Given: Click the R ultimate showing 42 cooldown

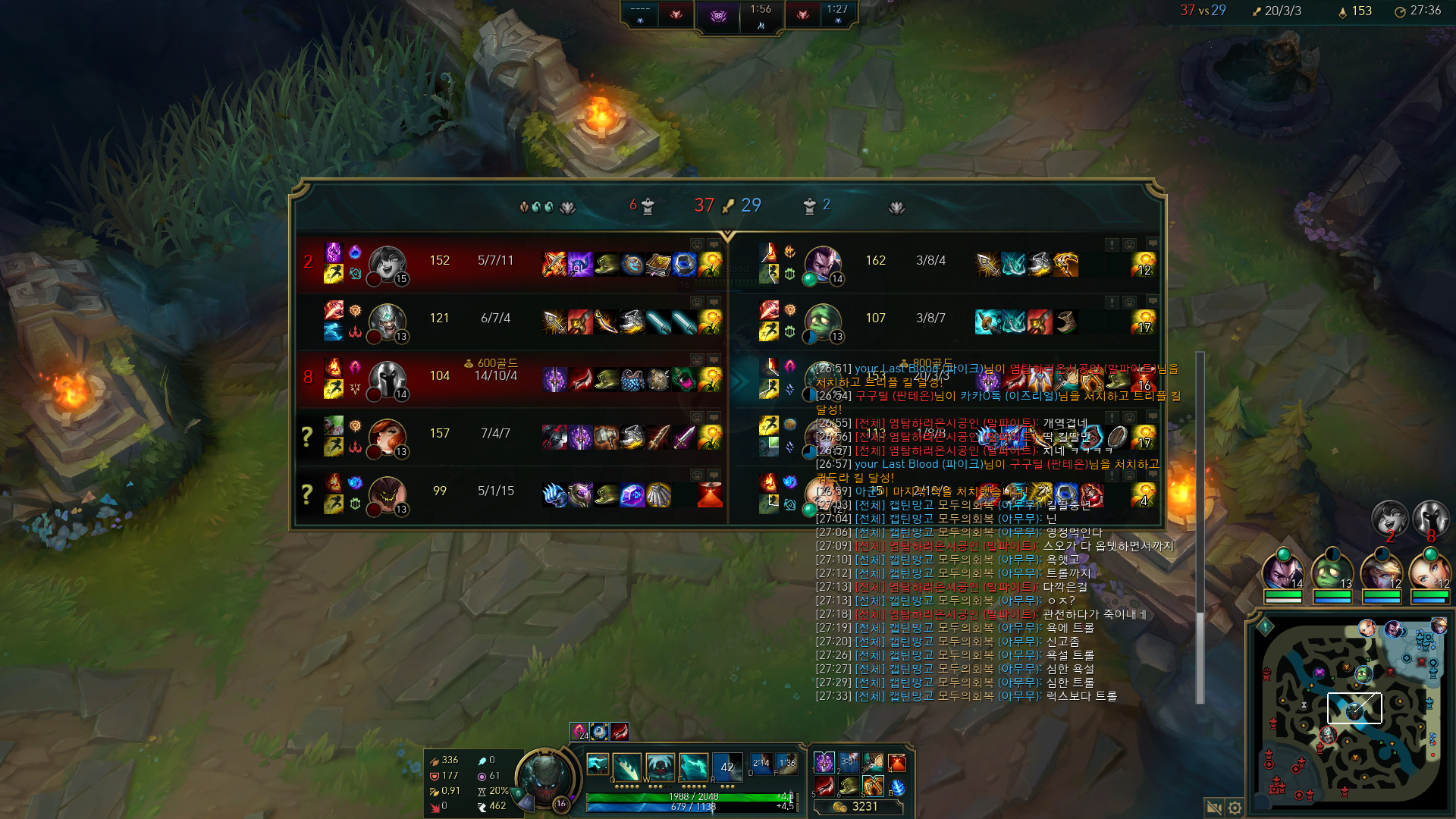Looking at the screenshot, I should [726, 767].
